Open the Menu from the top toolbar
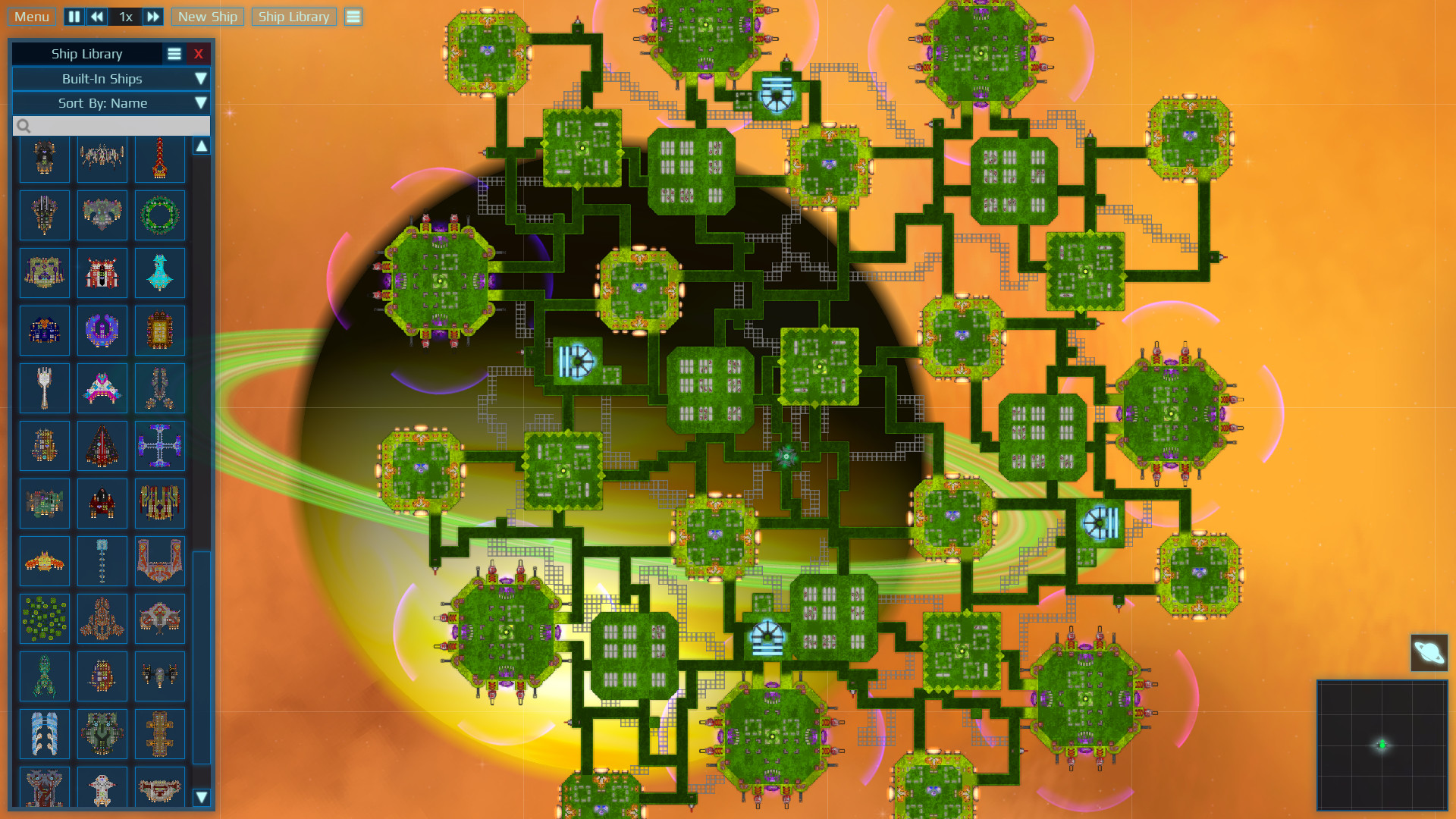The image size is (1456, 819). click(x=31, y=16)
